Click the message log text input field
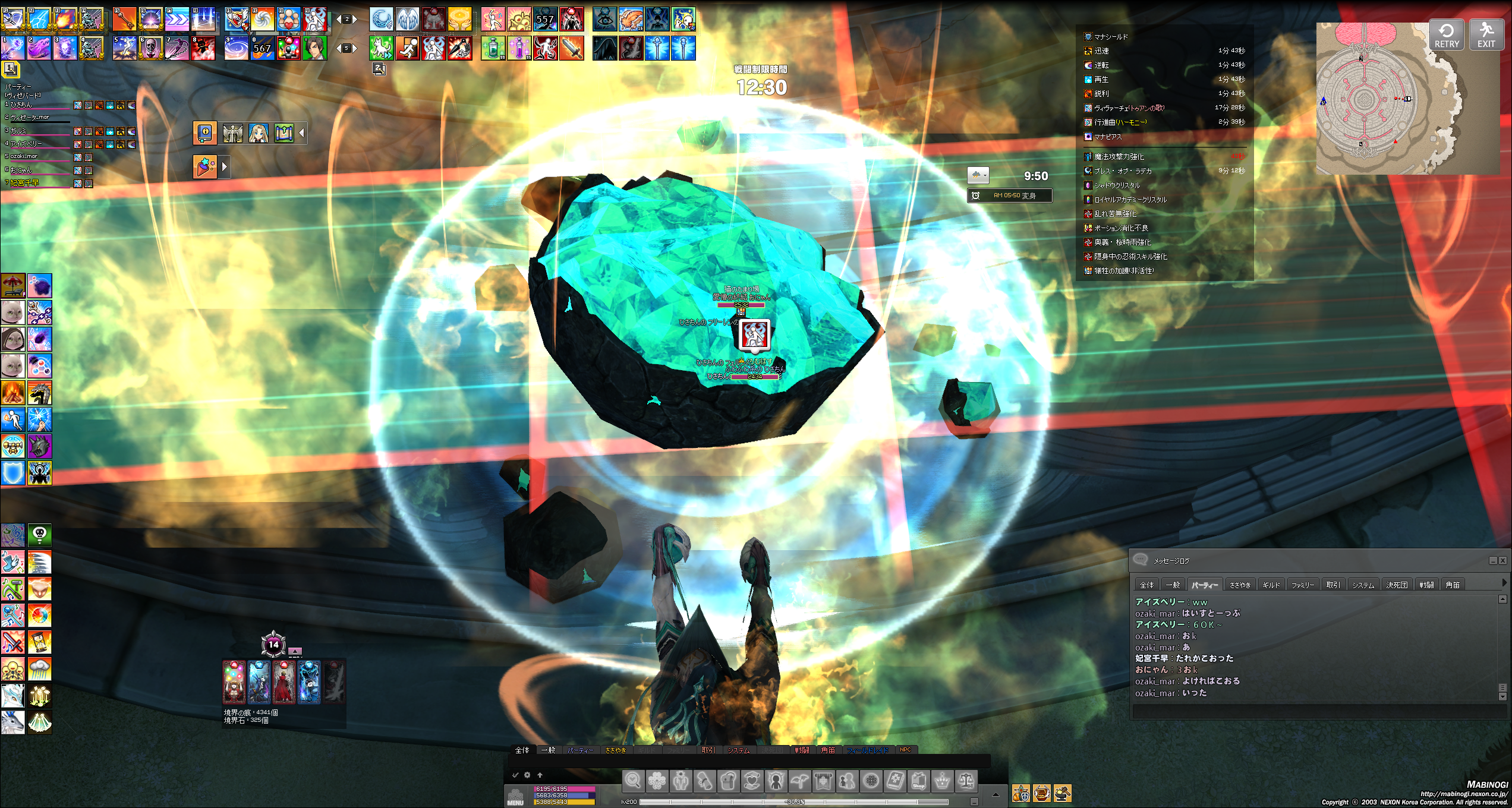 1313,711
